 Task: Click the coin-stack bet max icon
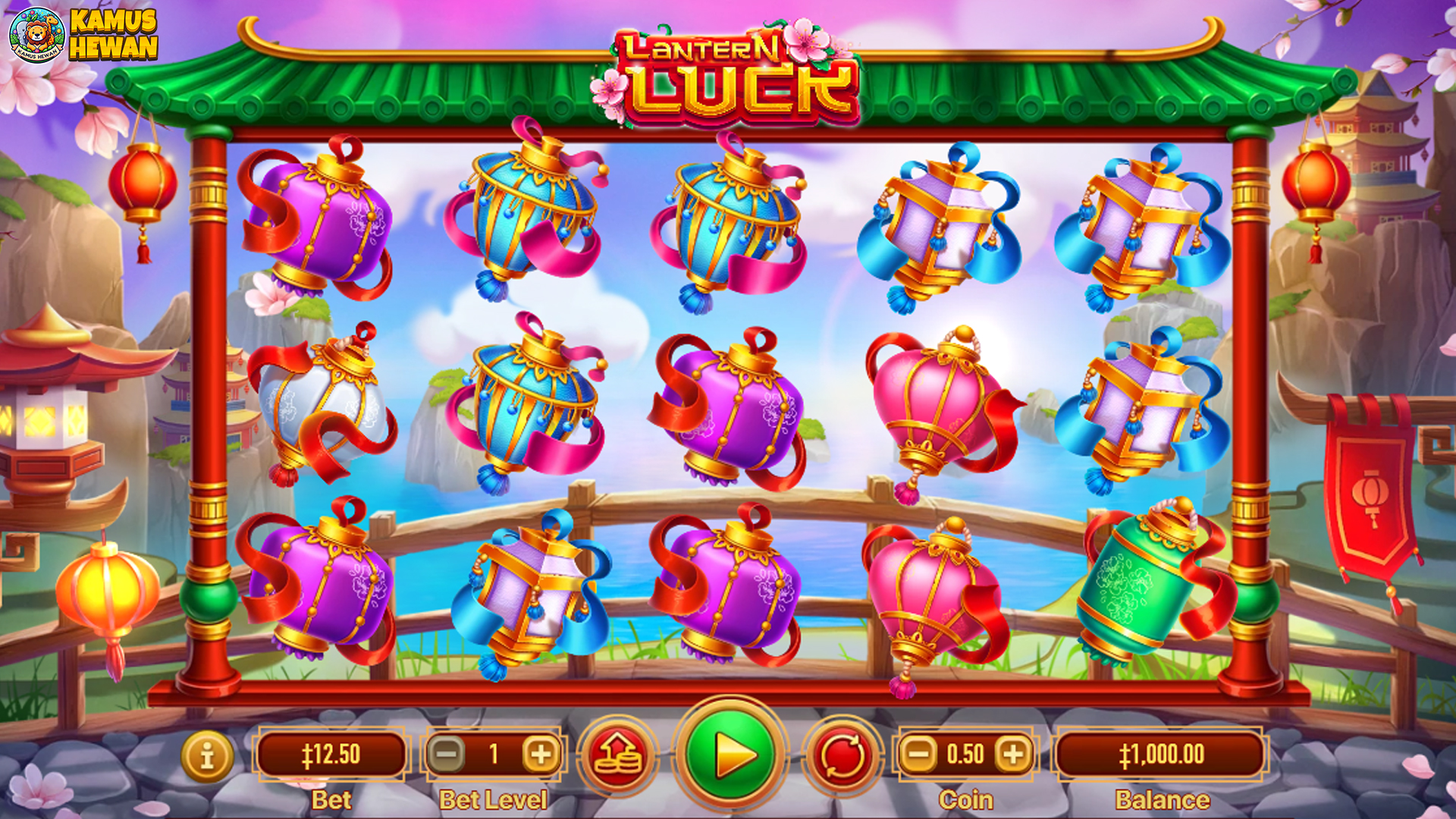tap(620, 754)
